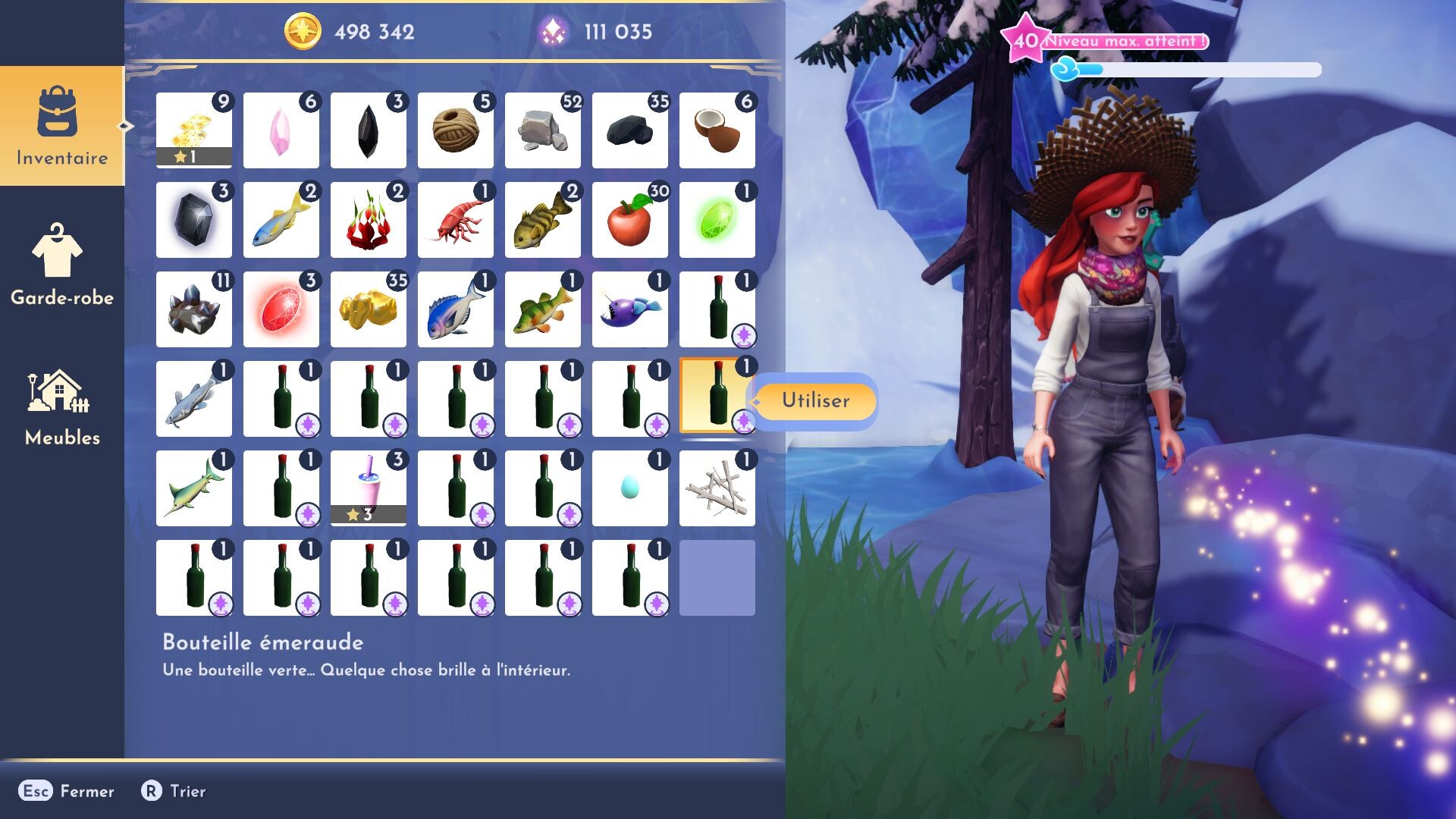Image resolution: width=1456 pixels, height=819 pixels.
Task: Pick the swordfish slot
Action: point(193,488)
